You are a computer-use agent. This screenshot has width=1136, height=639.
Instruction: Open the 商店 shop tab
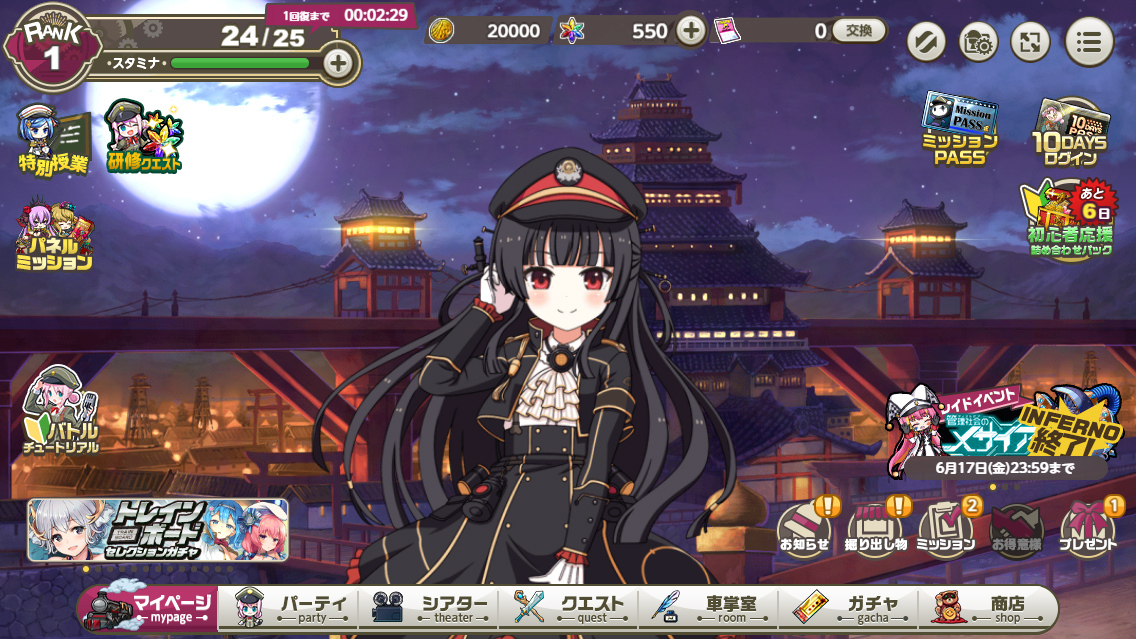tap(988, 608)
